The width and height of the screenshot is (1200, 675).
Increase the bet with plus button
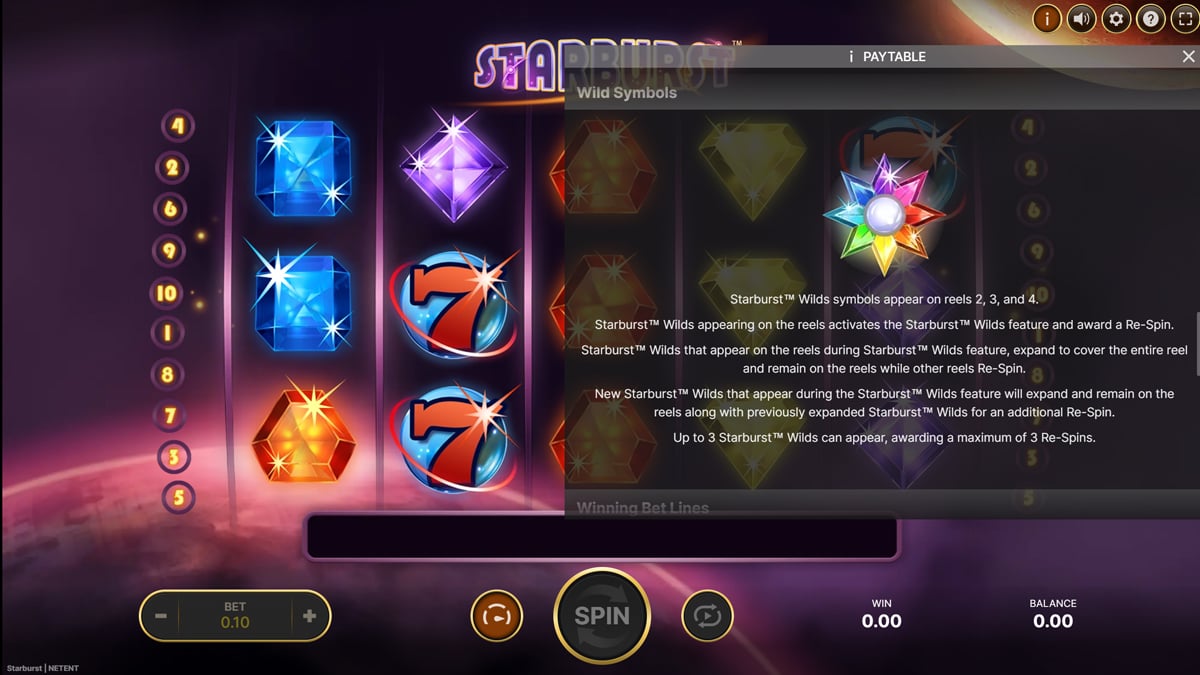point(309,616)
